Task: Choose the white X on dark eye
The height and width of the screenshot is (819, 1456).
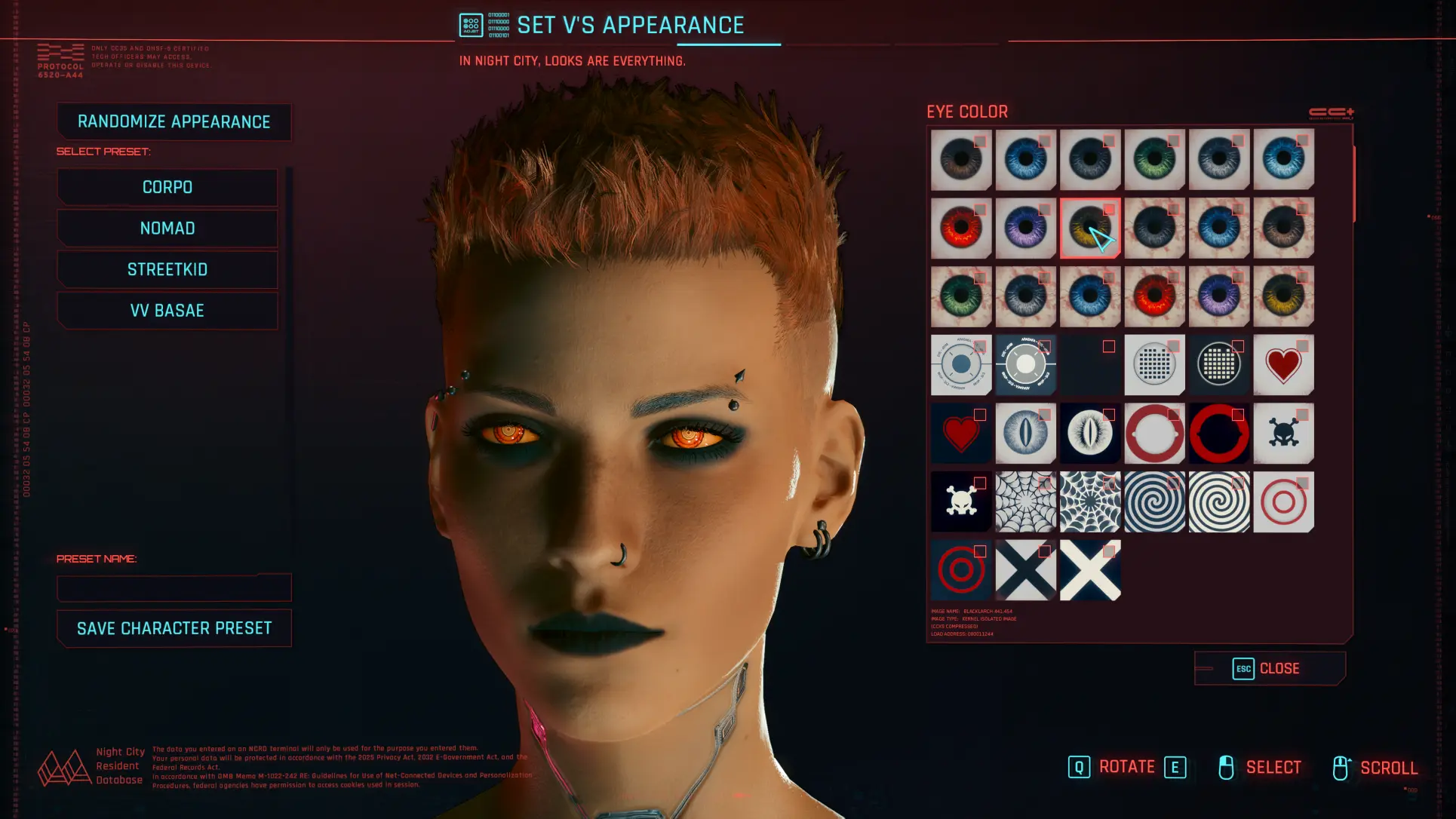Action: coord(1089,571)
